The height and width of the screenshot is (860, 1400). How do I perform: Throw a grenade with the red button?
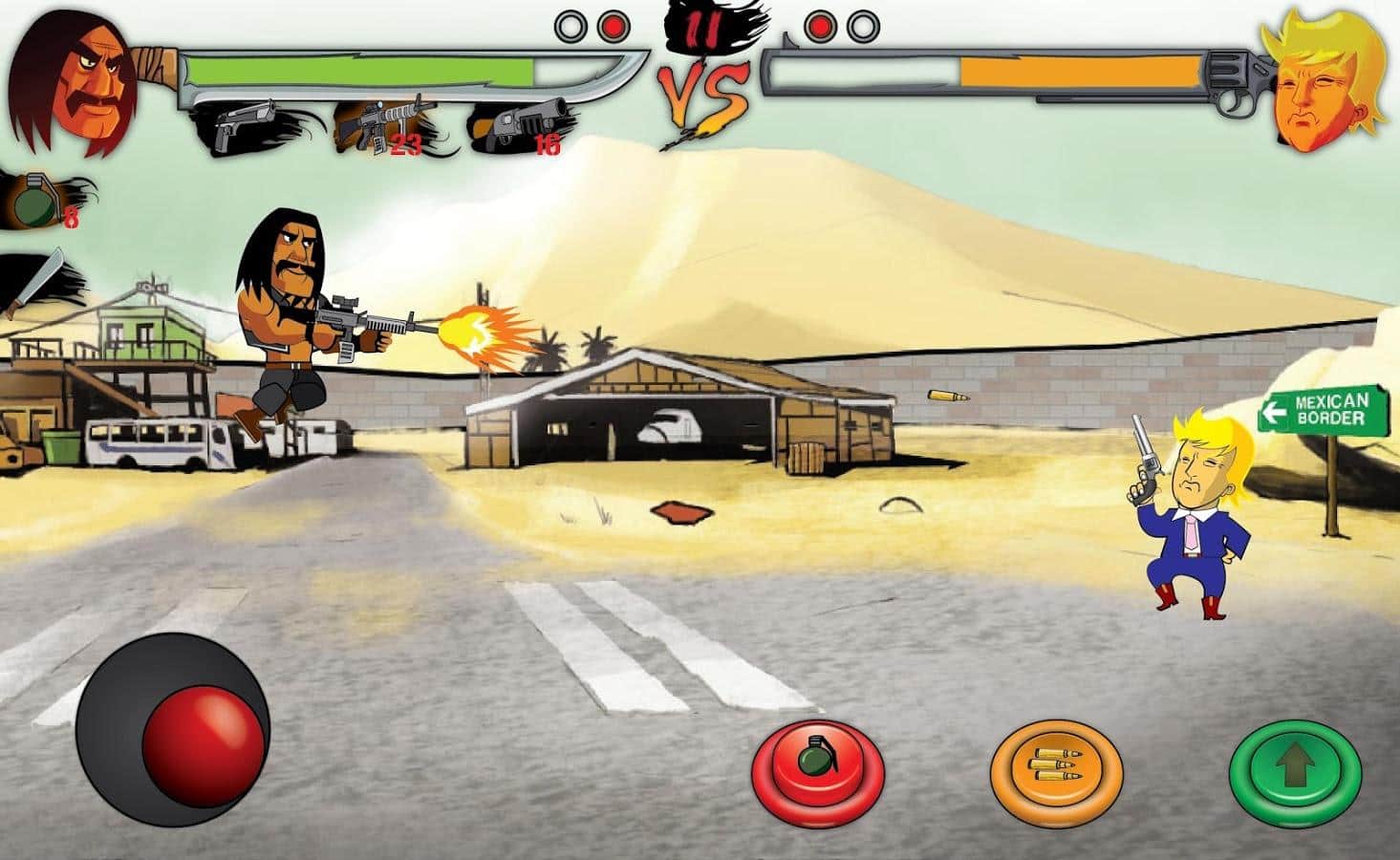click(817, 768)
